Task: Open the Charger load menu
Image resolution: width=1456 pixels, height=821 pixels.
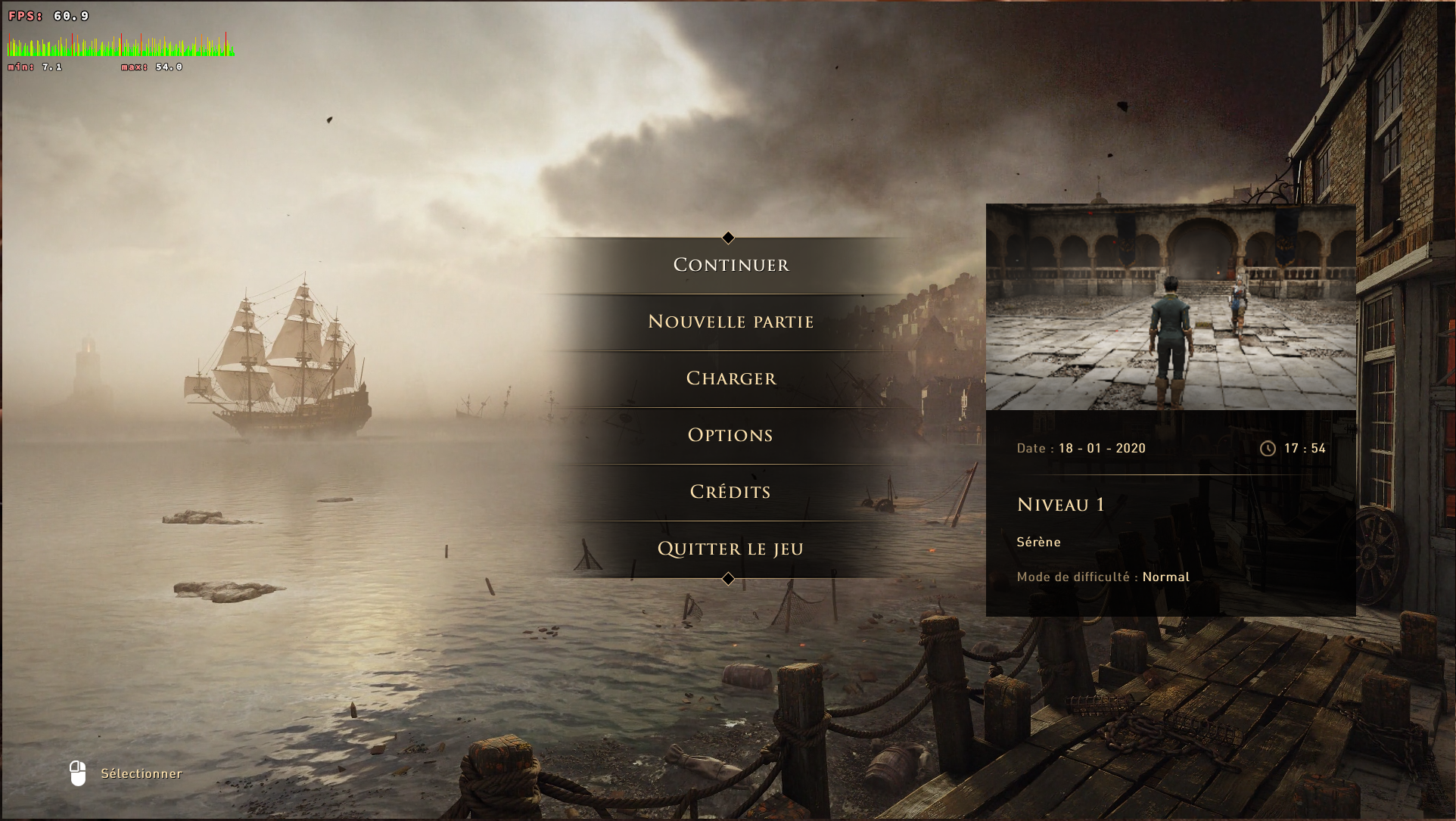Action: tap(730, 378)
